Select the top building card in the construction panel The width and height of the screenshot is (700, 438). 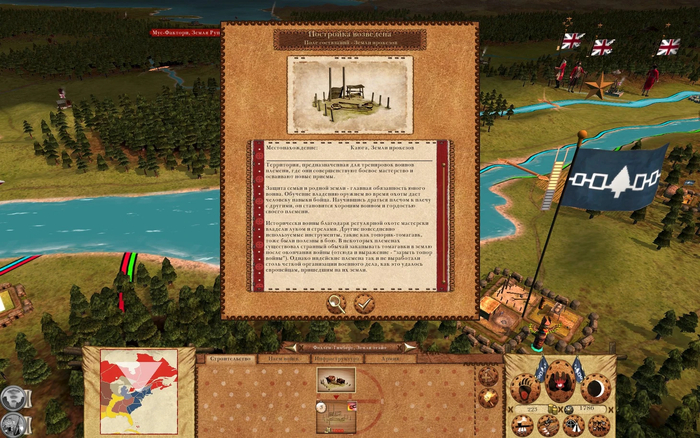point(336,379)
